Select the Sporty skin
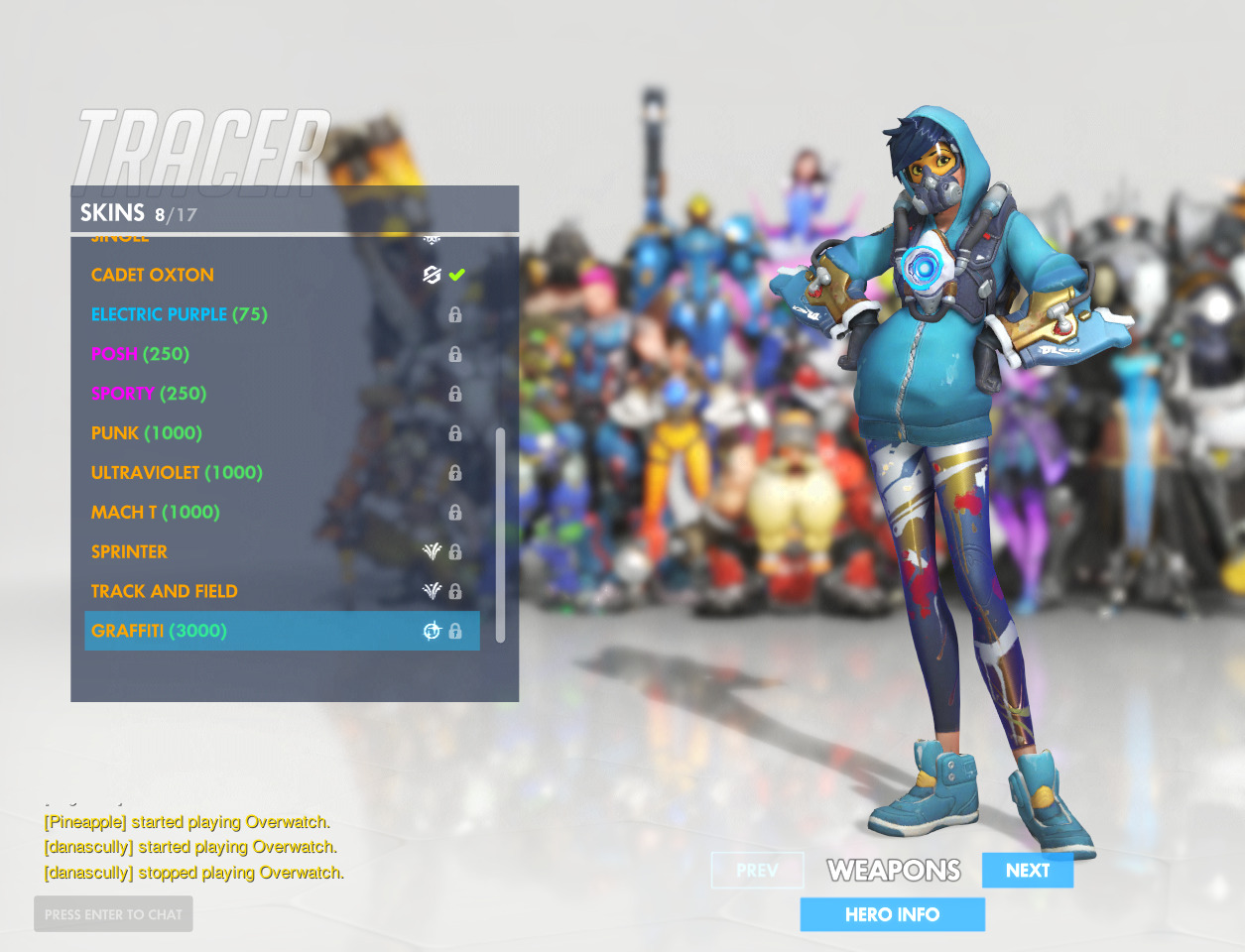The width and height of the screenshot is (1245, 952). click(x=149, y=394)
